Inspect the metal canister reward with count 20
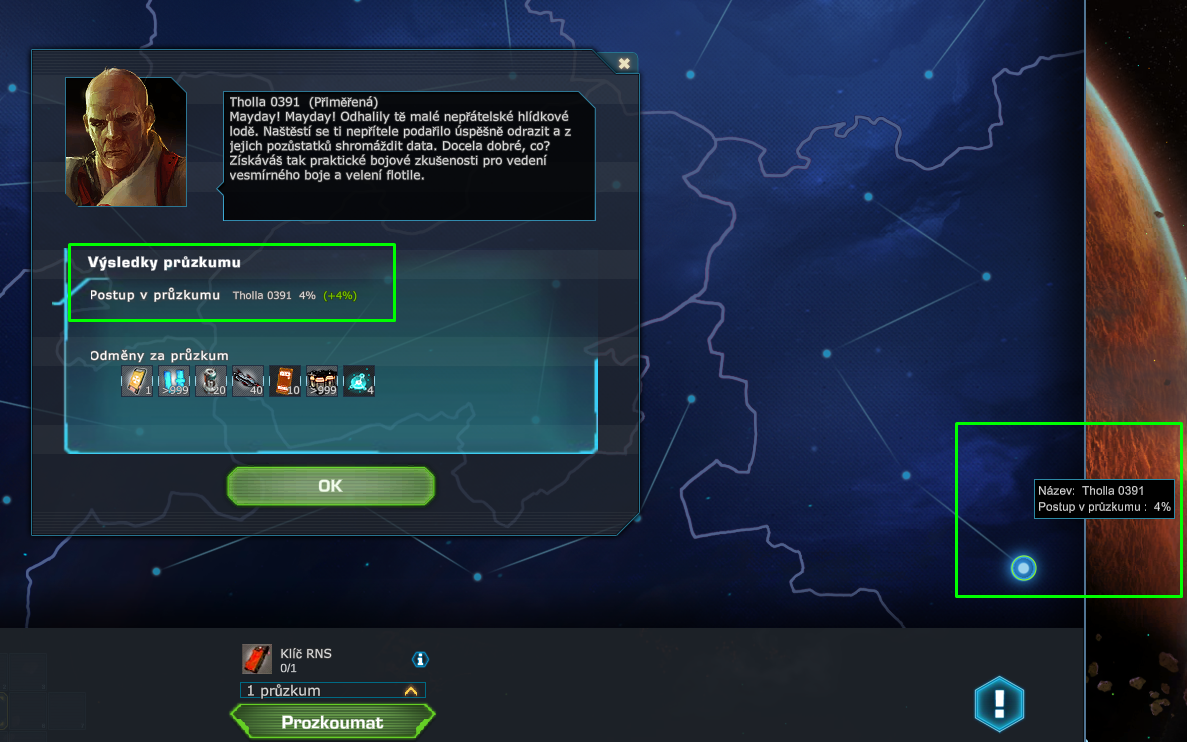Viewport: 1187px width, 742px height. [x=211, y=381]
